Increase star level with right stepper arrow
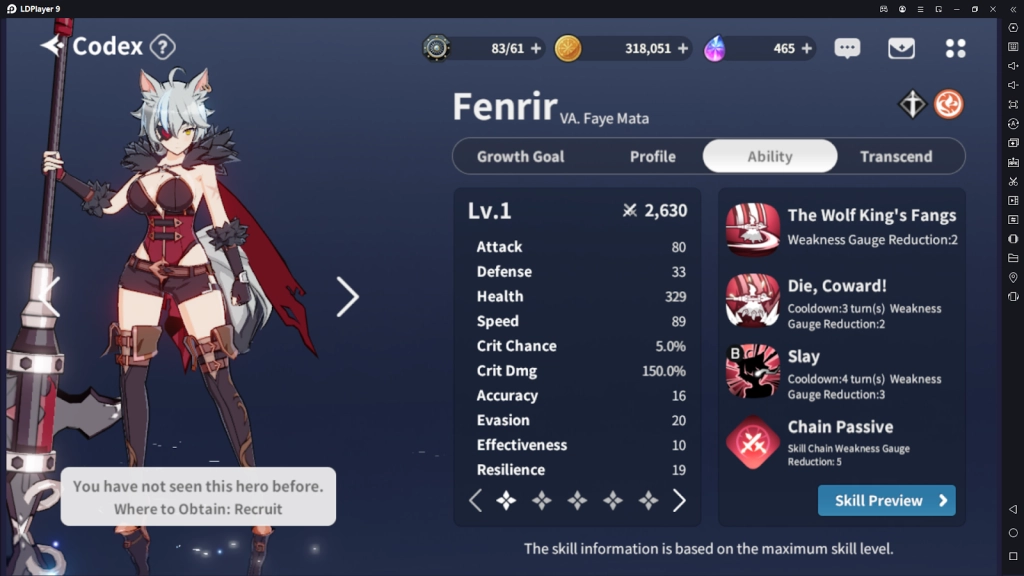 click(x=679, y=500)
